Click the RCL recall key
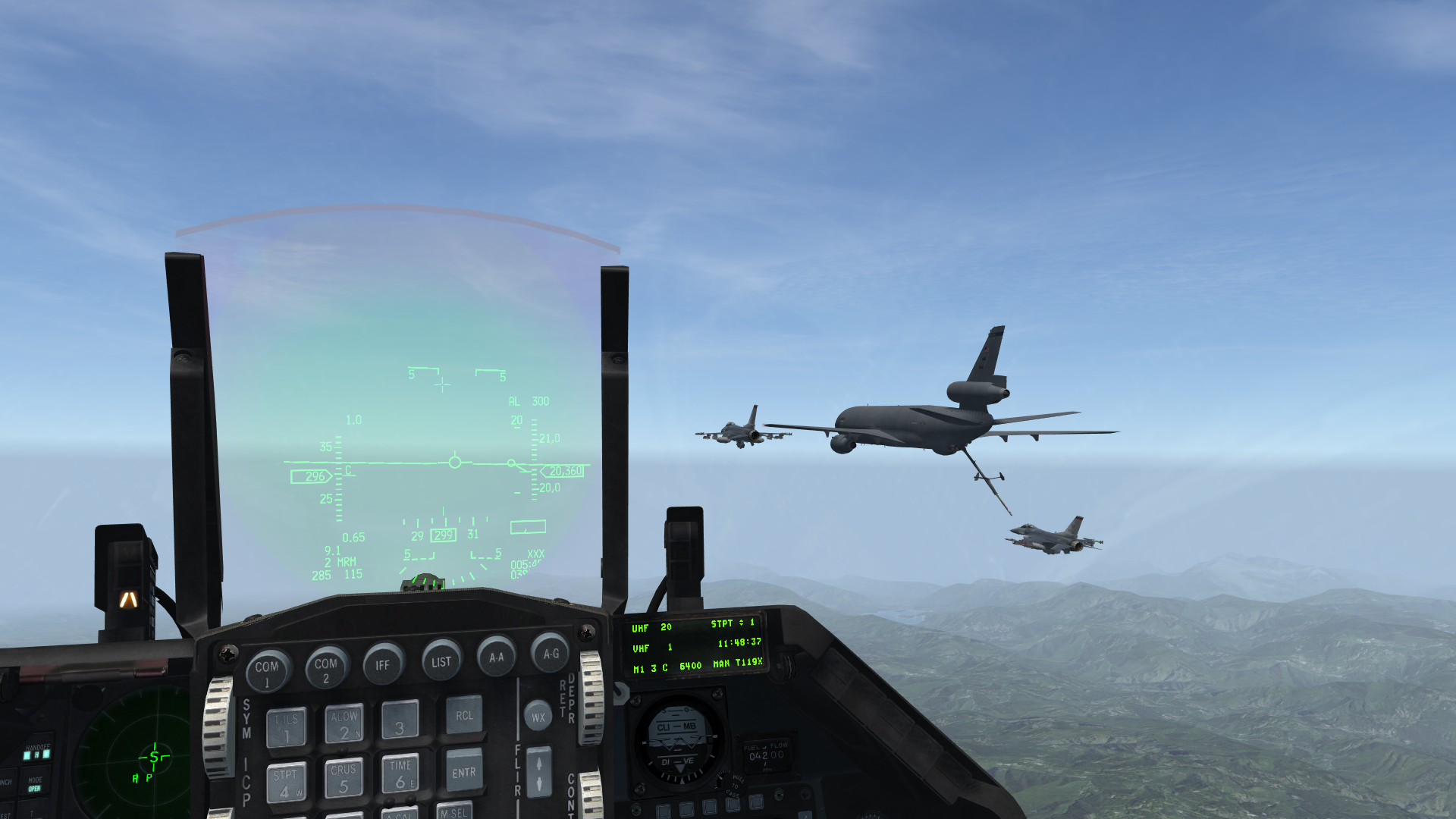This screenshot has width=1456, height=819. tap(464, 715)
